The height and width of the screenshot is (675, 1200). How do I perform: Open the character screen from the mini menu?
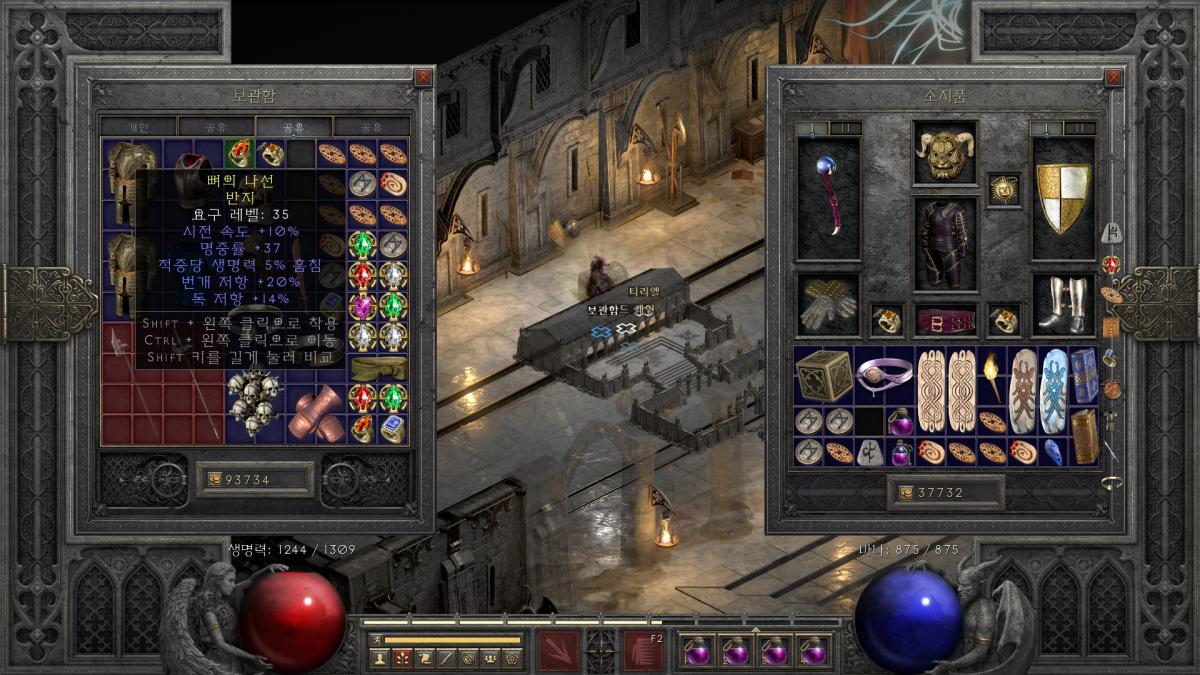click(x=380, y=657)
